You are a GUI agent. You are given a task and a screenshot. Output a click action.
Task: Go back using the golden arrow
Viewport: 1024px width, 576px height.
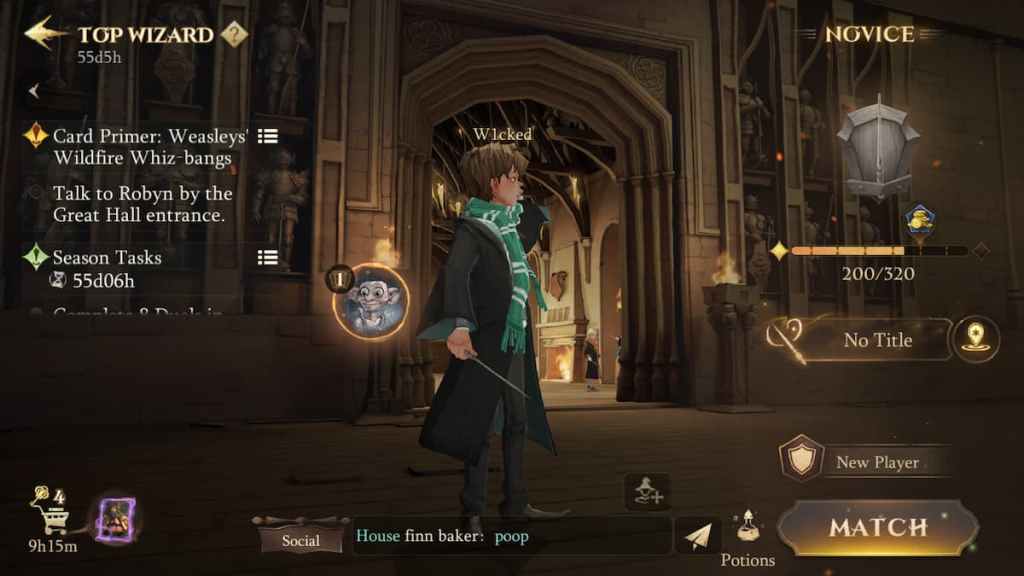point(42,33)
